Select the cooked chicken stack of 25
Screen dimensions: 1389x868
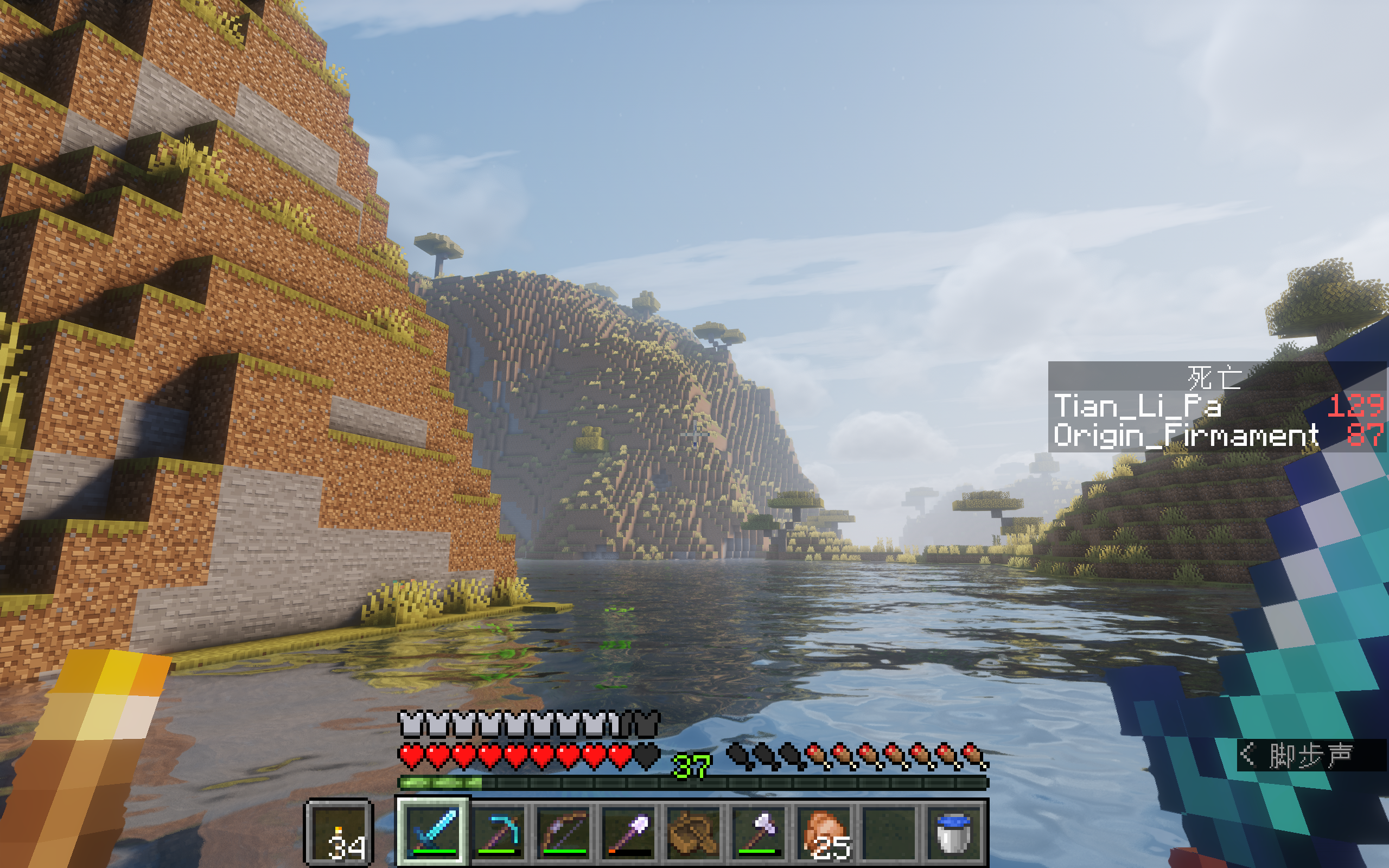coord(825,831)
